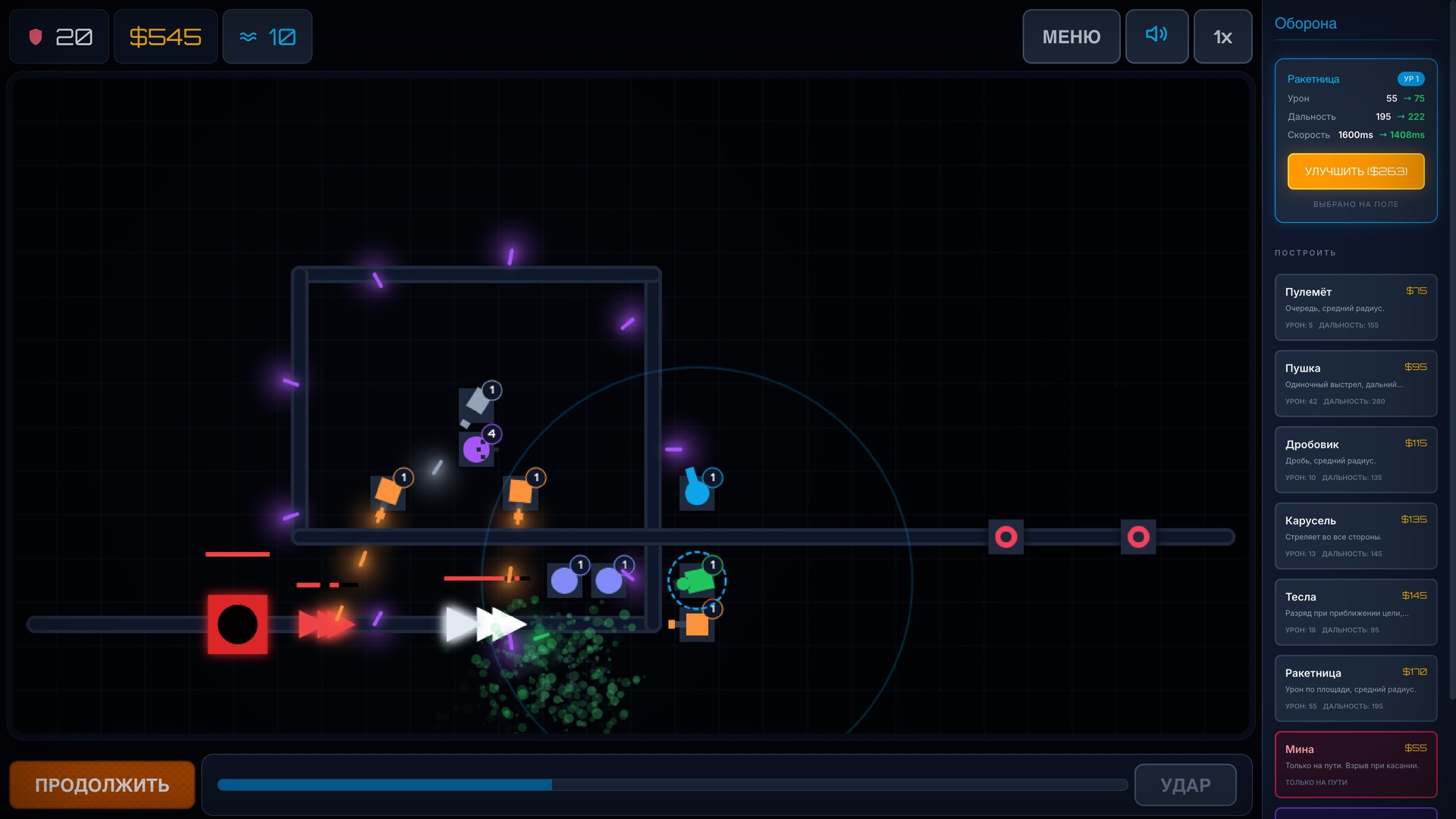Click the wave progress bar at the bottom
This screenshot has height=819, width=1456.
[x=670, y=784]
